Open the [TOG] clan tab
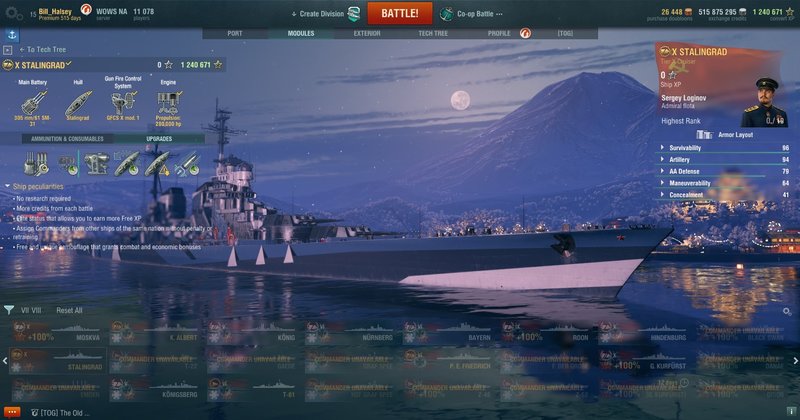This screenshot has height=420, width=800. point(566,33)
